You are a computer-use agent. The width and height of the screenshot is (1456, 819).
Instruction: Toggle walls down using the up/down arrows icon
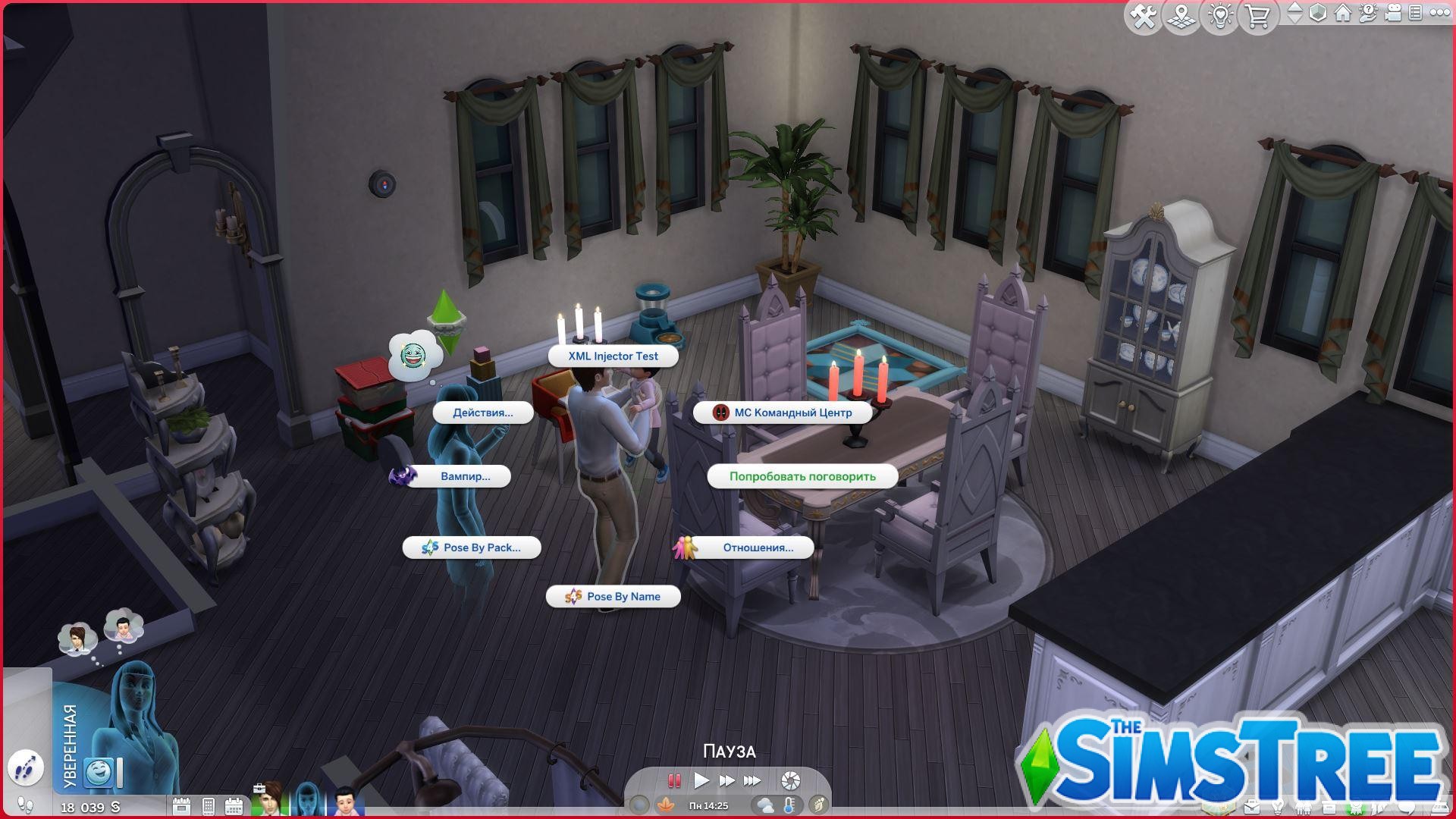point(1295,13)
